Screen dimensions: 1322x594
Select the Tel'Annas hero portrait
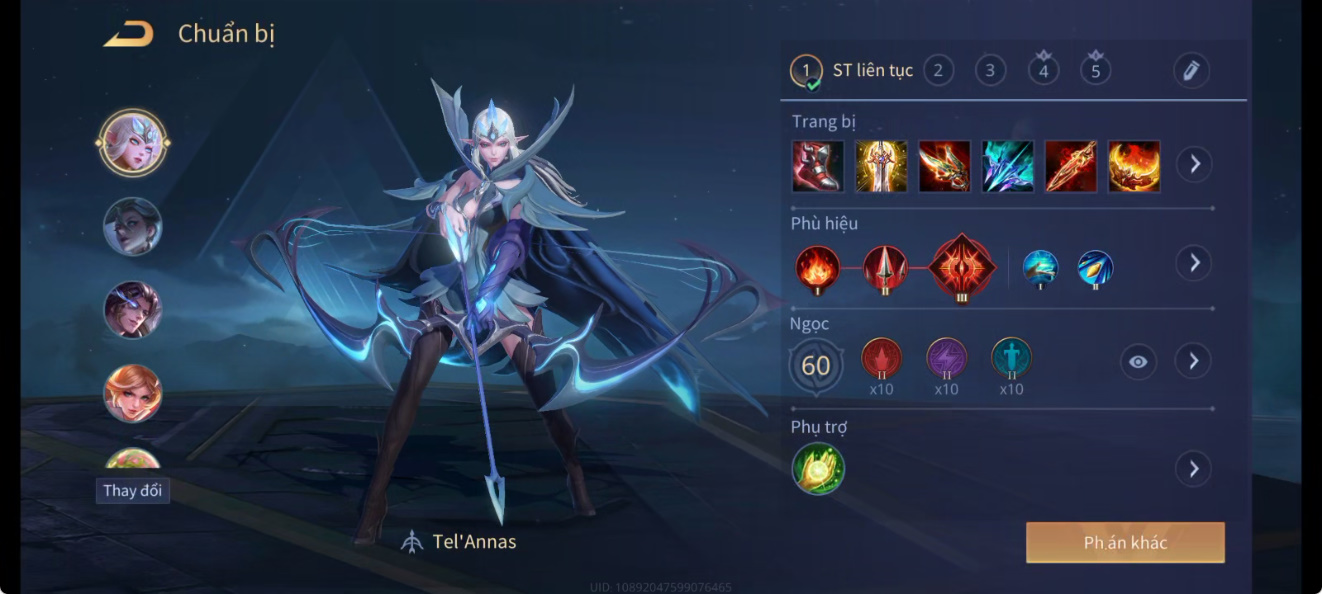(x=133, y=143)
